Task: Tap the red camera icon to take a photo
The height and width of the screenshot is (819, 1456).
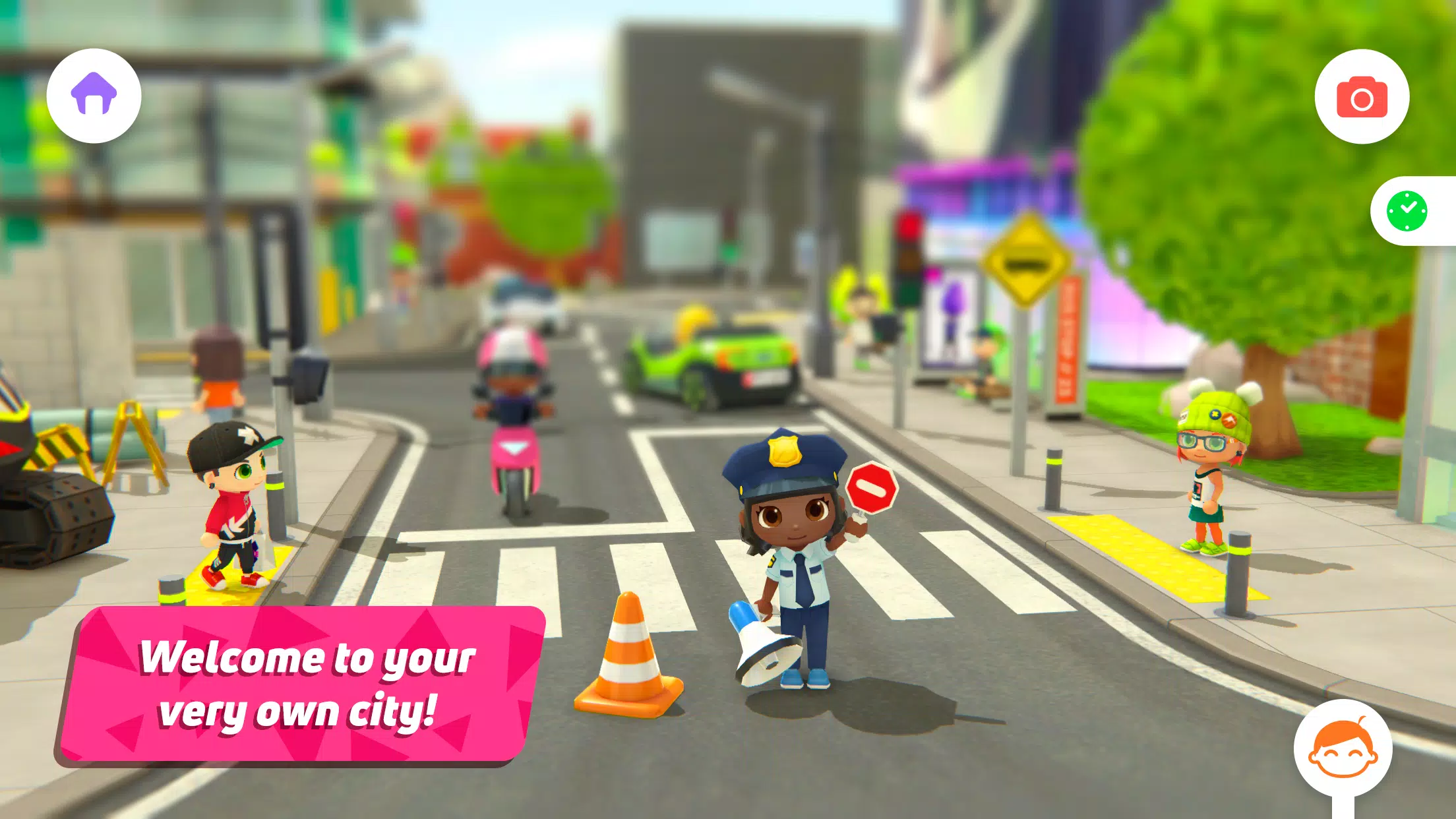Action: click(x=1362, y=97)
